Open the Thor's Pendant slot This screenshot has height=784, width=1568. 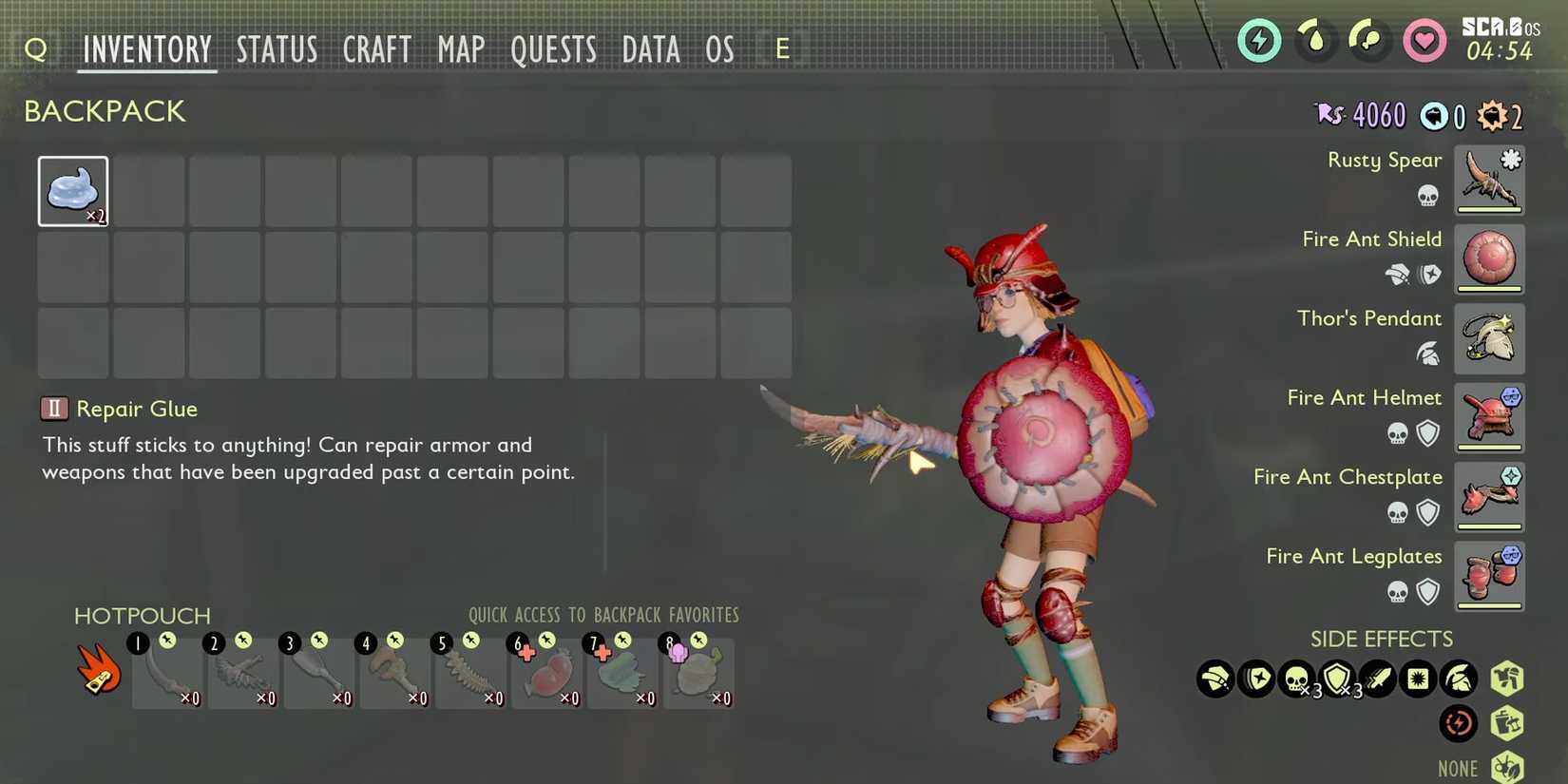point(1489,338)
